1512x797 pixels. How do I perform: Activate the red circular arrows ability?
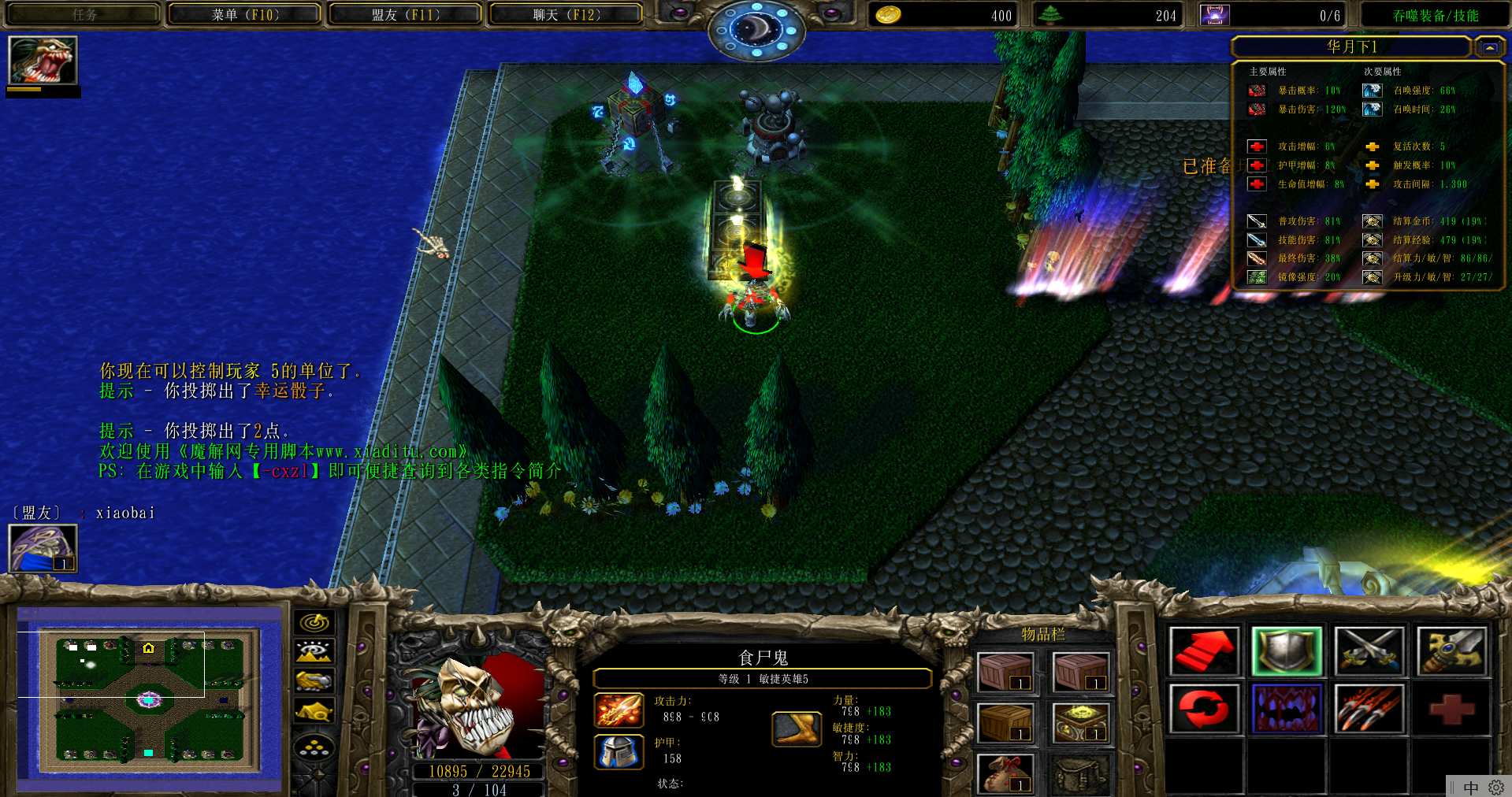(1203, 708)
